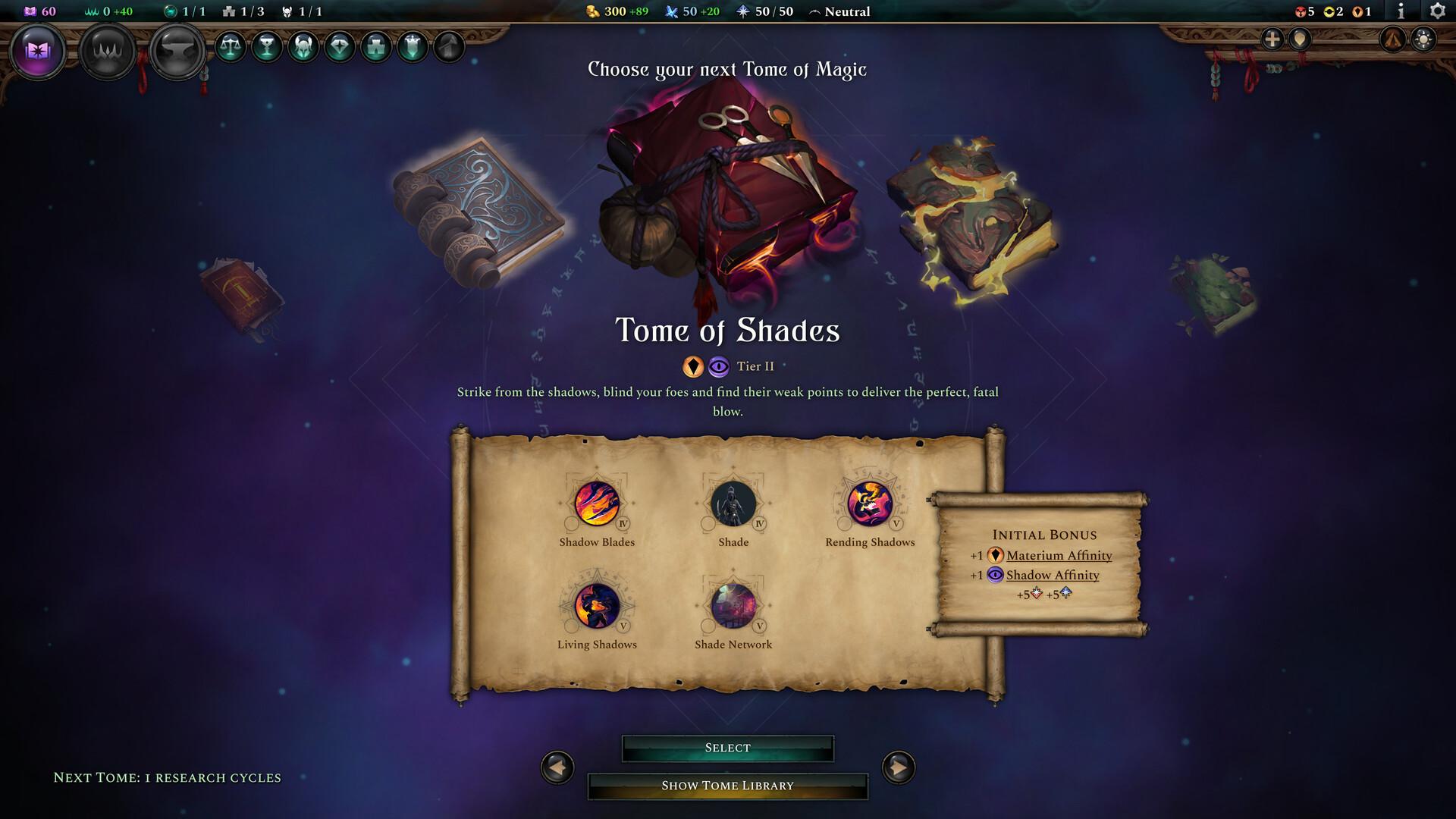Click the plus icon on the right toolbar

1272,39
